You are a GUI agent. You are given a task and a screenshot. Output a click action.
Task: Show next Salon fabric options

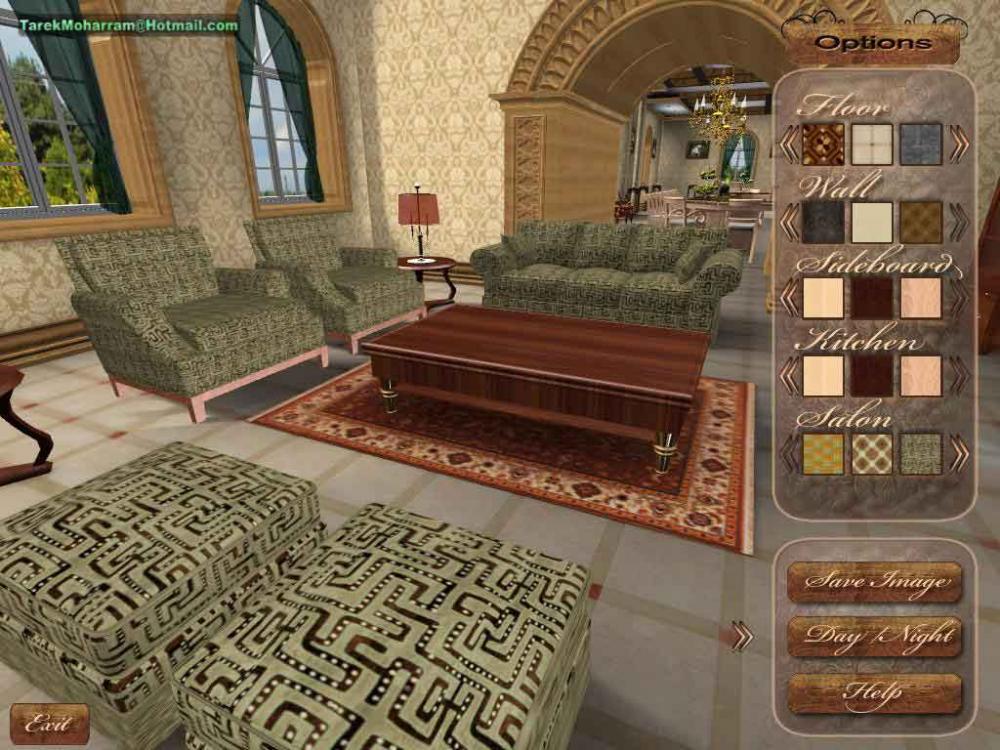[959, 453]
